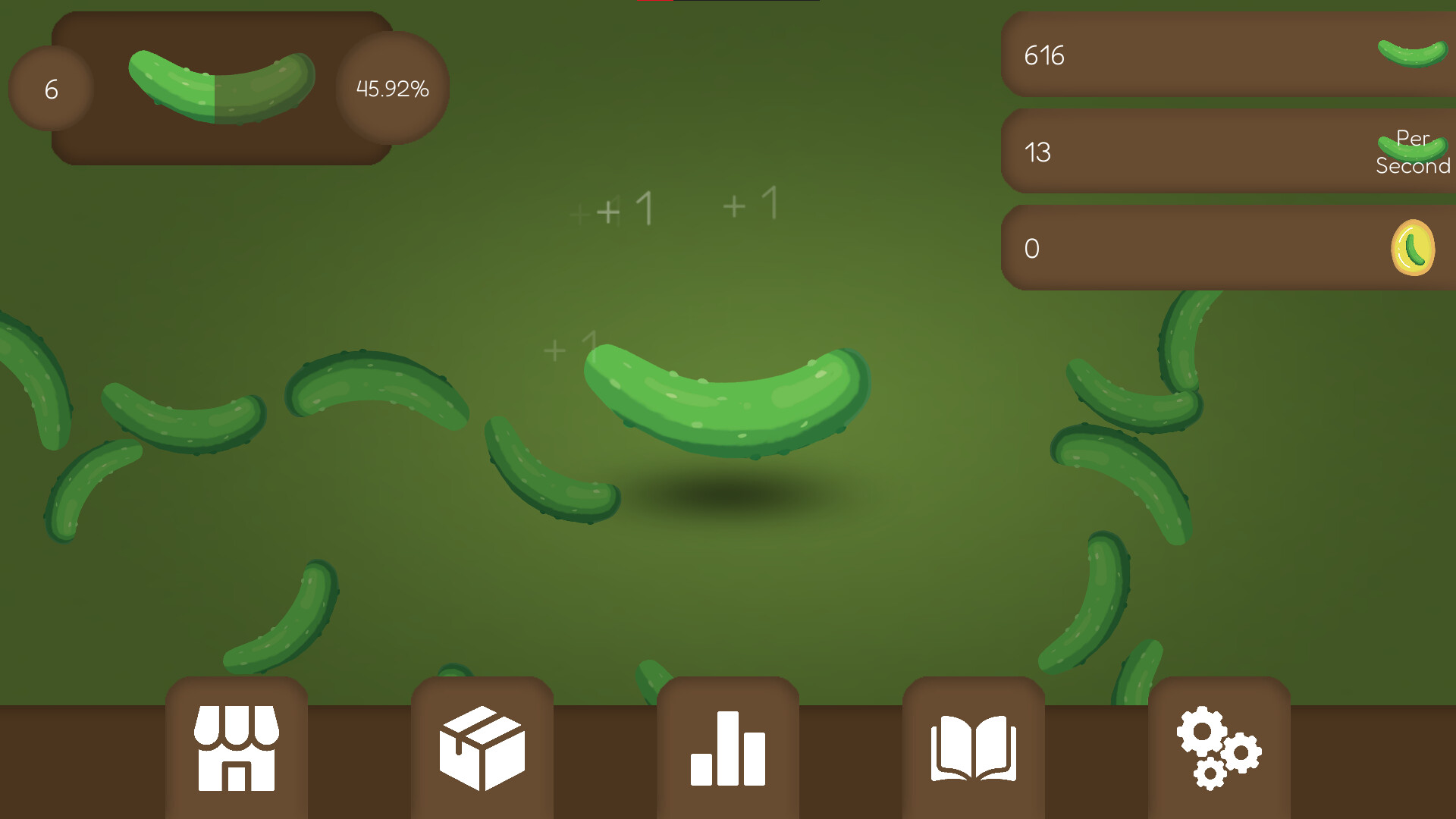Click the level number 6 circle
The height and width of the screenshot is (819, 1456).
51,87
